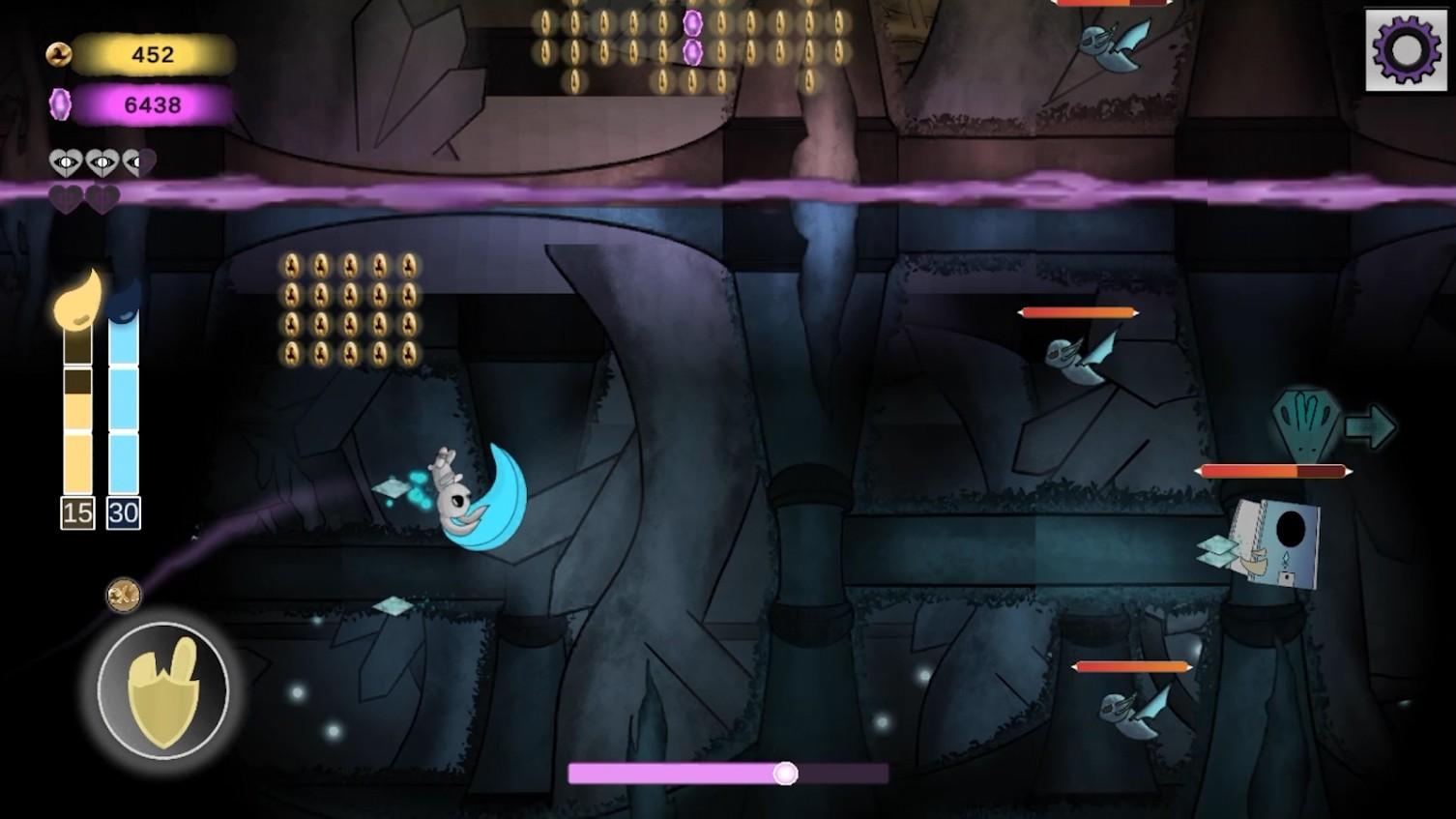Viewport: 1456px width, 819px height.
Task: Toggle the first eye-heart indicator
Action: coord(64,162)
